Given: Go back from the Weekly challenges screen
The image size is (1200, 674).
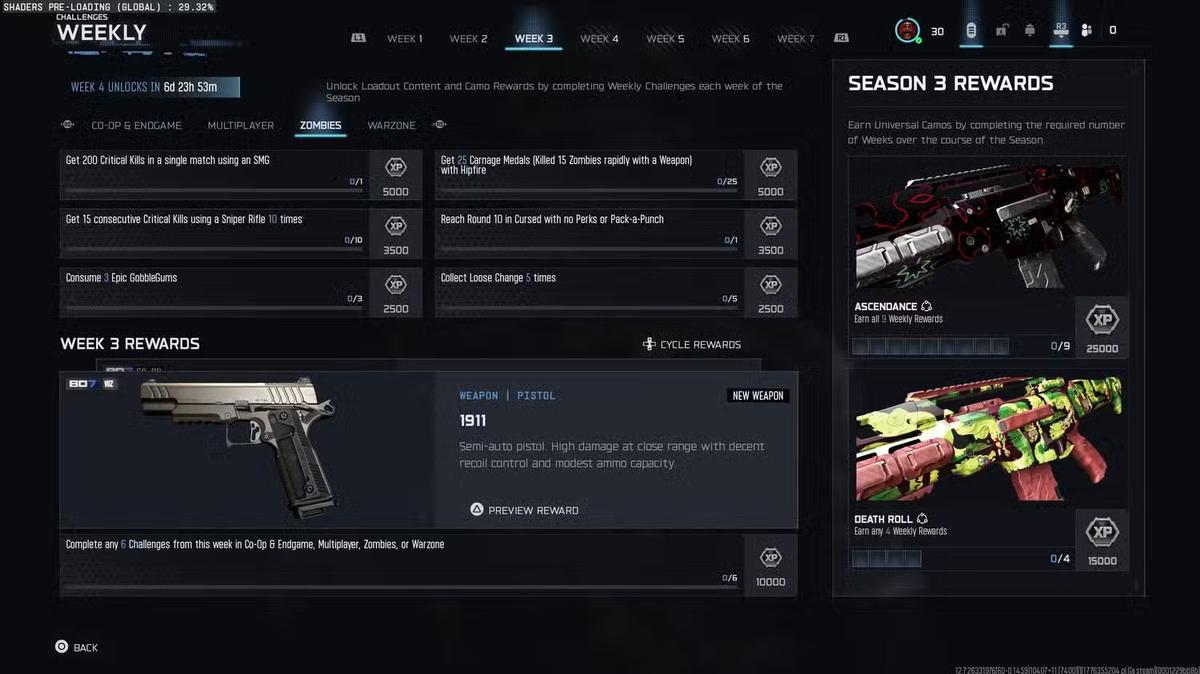Looking at the screenshot, I should pyautogui.click(x=76, y=648).
